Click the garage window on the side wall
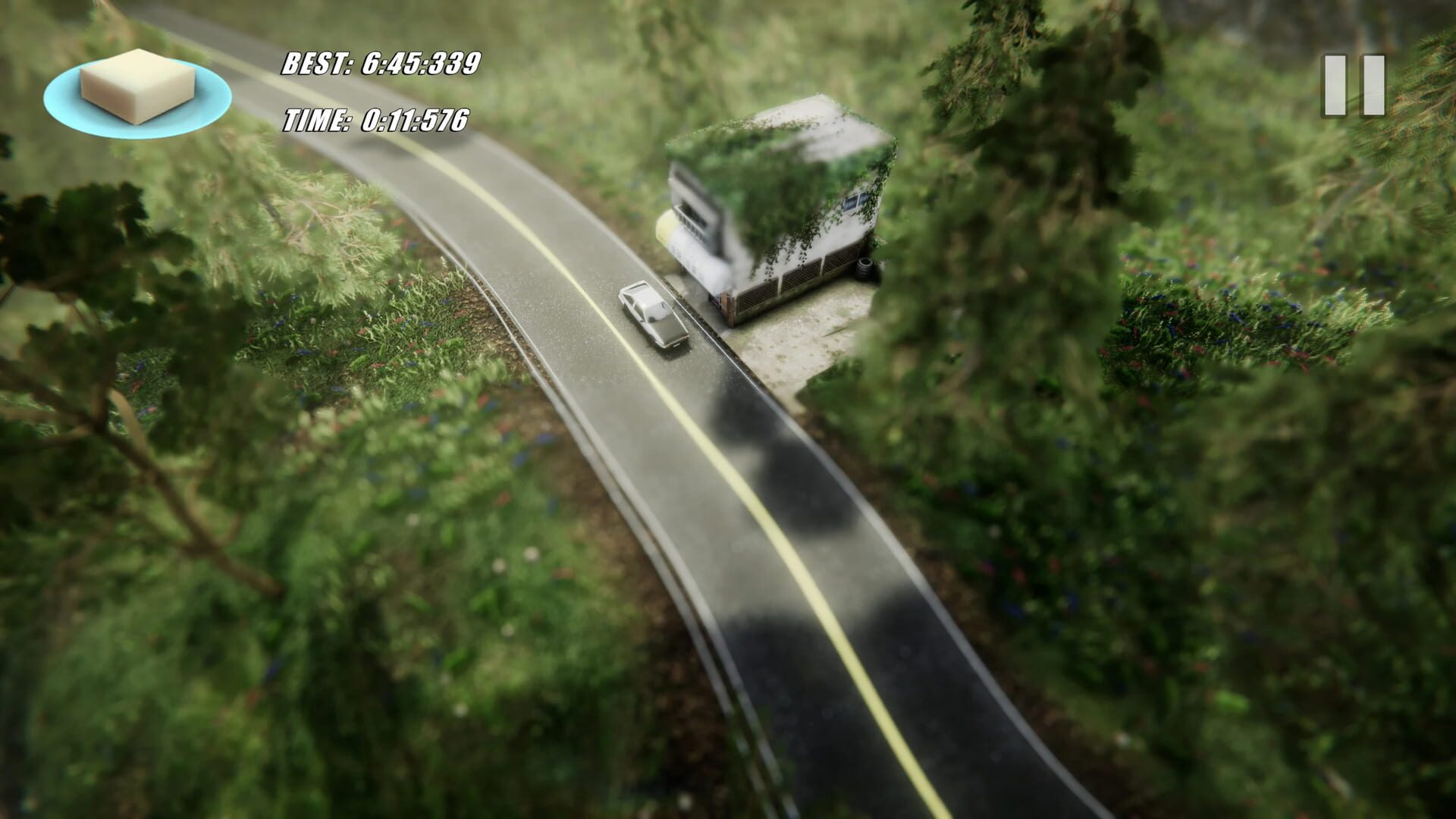Image resolution: width=1456 pixels, height=819 pixels. point(855,201)
